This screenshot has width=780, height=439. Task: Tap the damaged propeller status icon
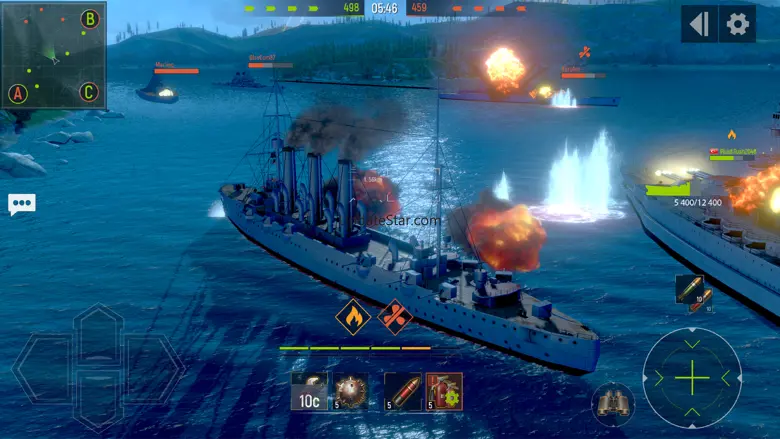[x=396, y=317]
